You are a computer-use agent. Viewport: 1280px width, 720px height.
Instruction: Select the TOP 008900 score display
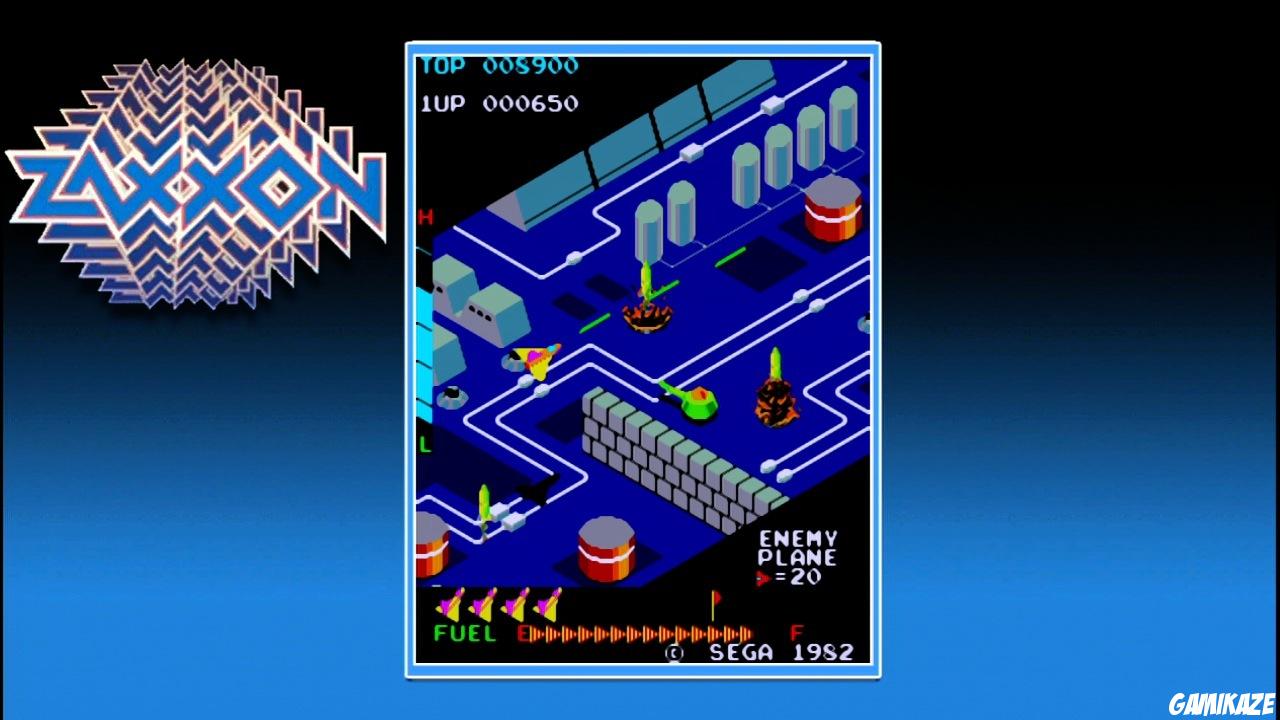click(500, 66)
